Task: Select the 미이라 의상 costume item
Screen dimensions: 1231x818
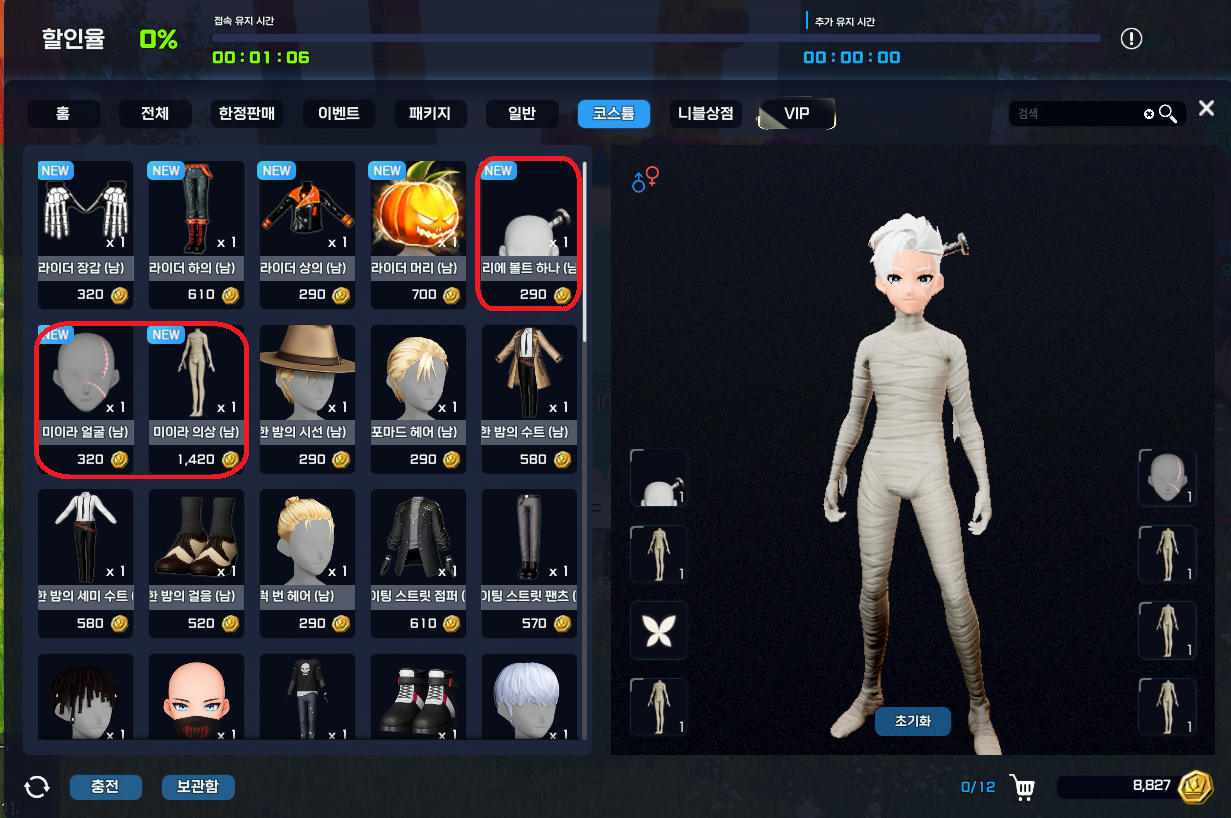Action: pos(196,398)
